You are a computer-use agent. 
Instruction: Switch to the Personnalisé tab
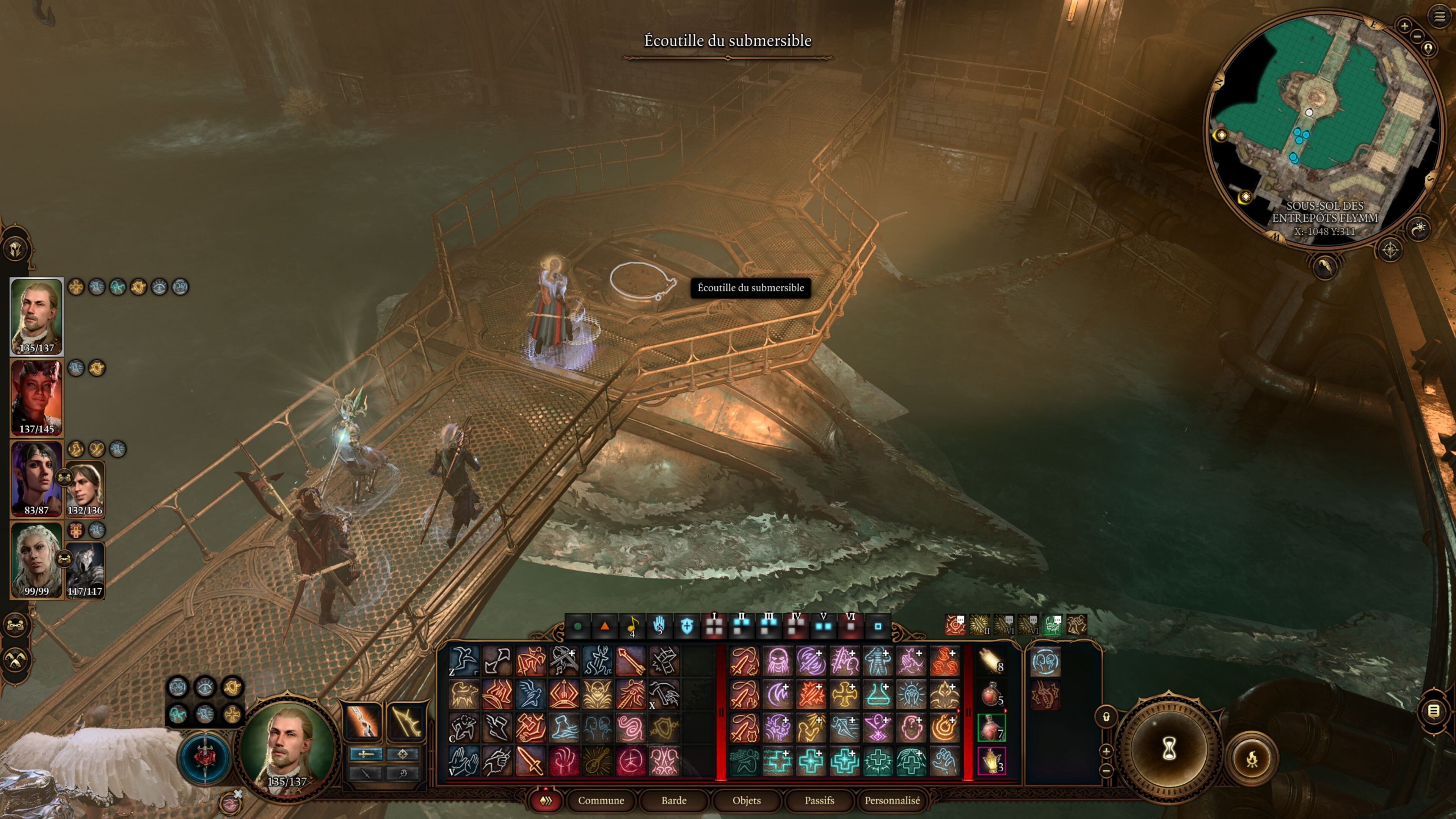[892, 800]
